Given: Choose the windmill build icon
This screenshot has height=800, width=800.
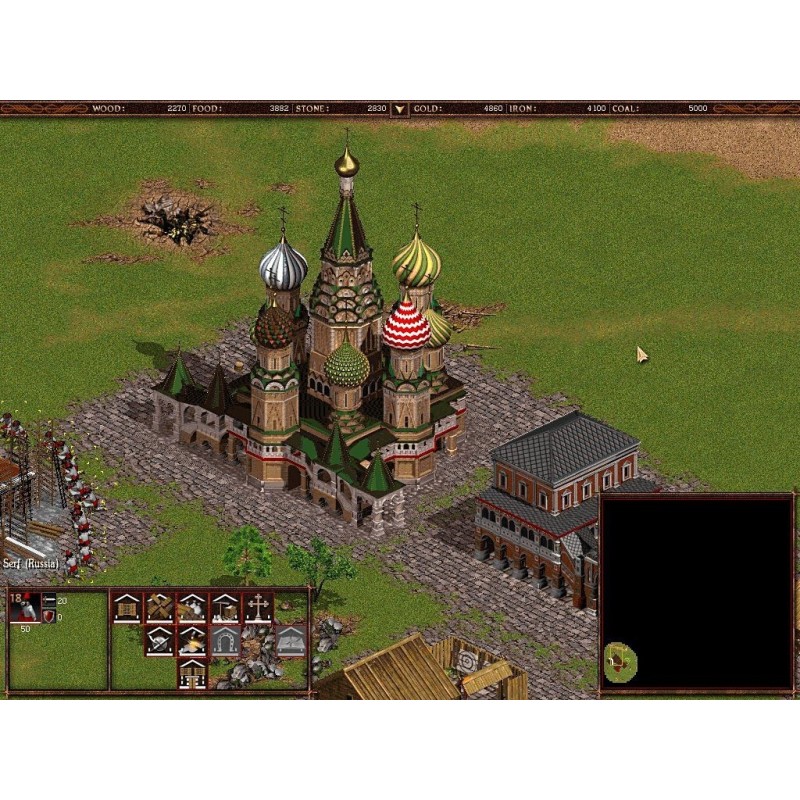Looking at the screenshot, I should coord(159,607).
